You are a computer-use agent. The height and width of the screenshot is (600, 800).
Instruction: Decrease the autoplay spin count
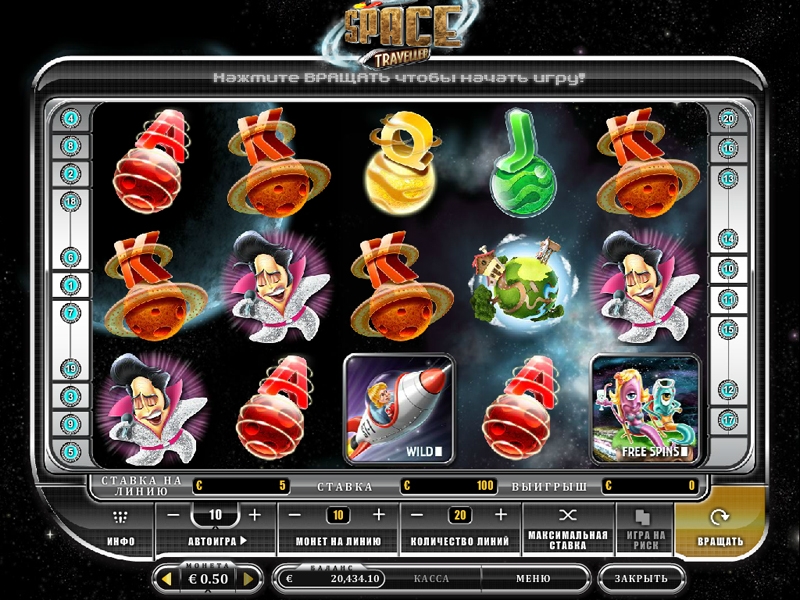tap(173, 515)
